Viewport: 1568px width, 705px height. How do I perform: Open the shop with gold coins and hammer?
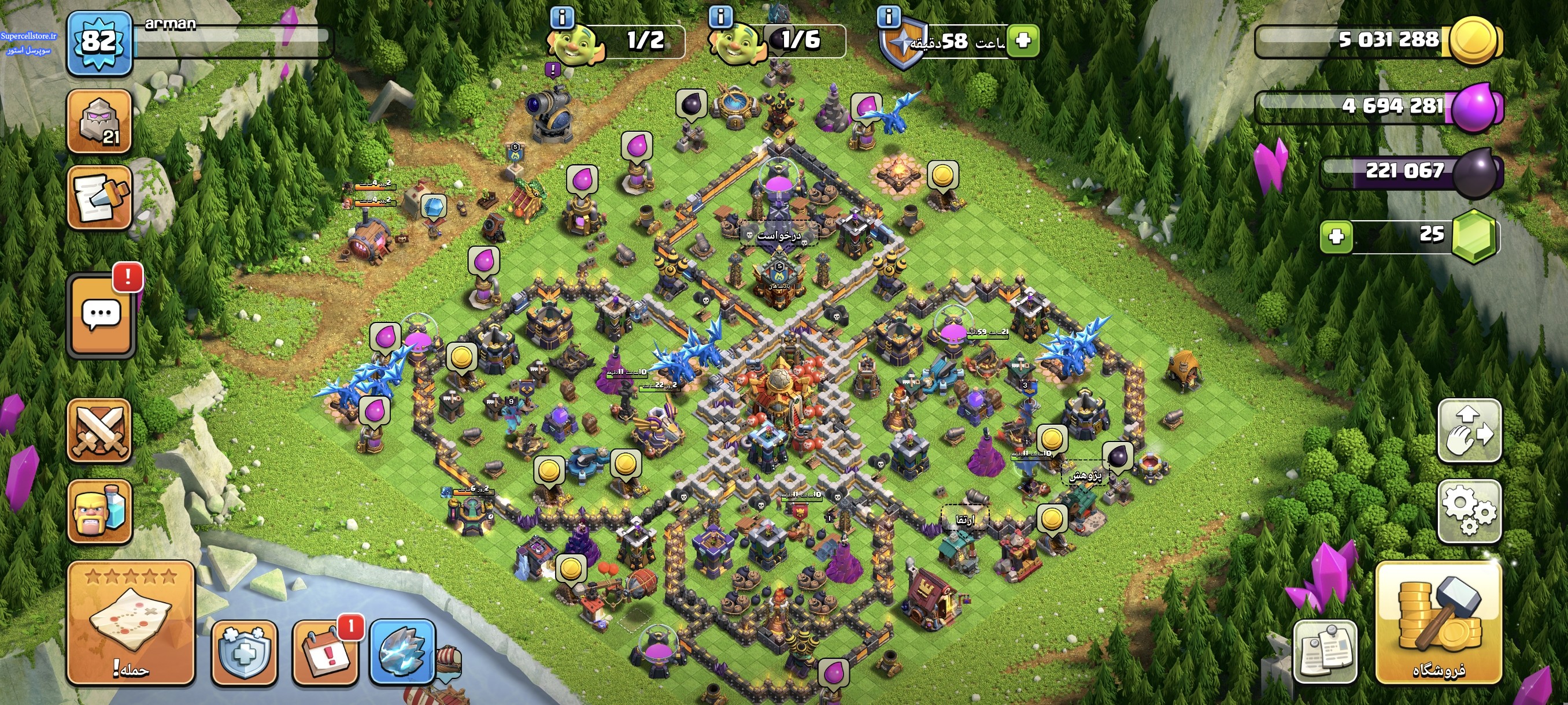tap(1438, 622)
